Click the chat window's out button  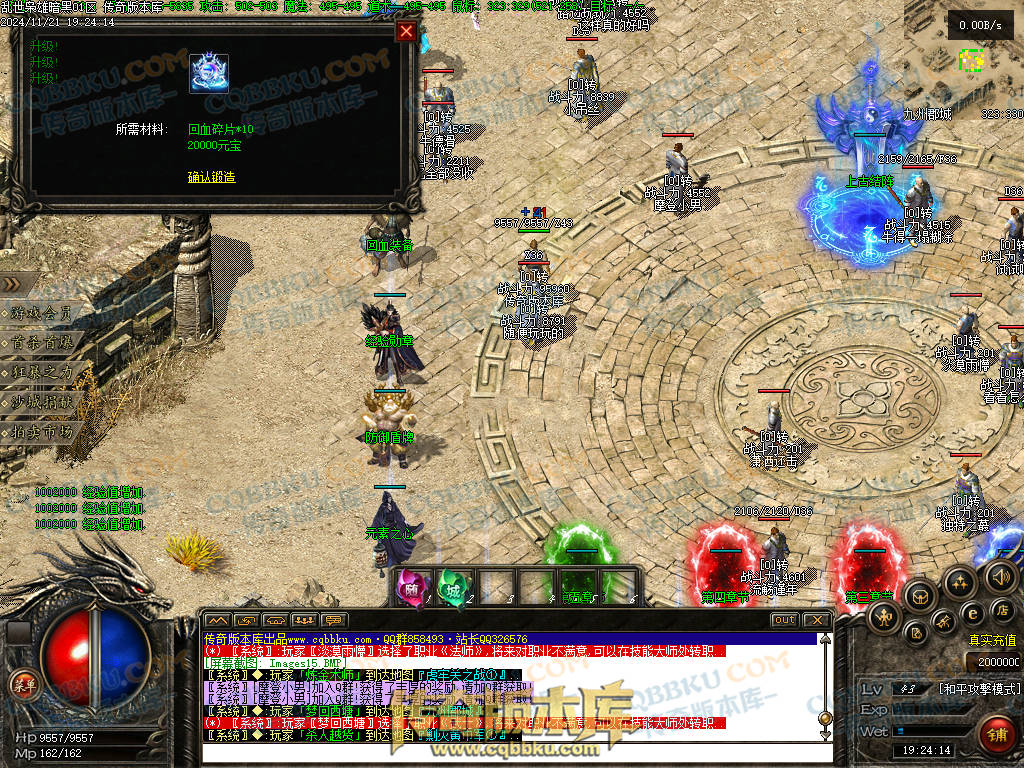(784, 620)
